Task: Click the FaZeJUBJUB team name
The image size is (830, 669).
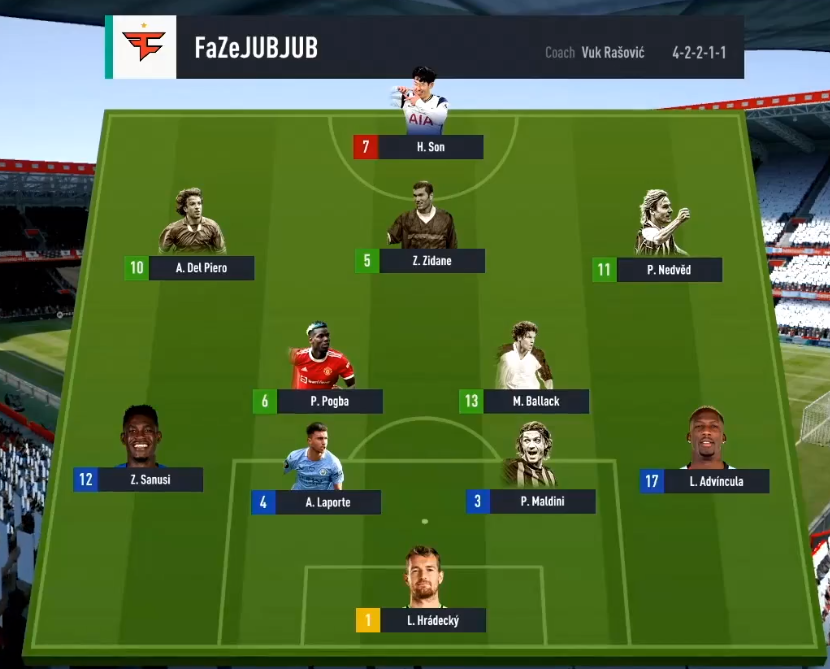Action: pyautogui.click(x=256, y=48)
